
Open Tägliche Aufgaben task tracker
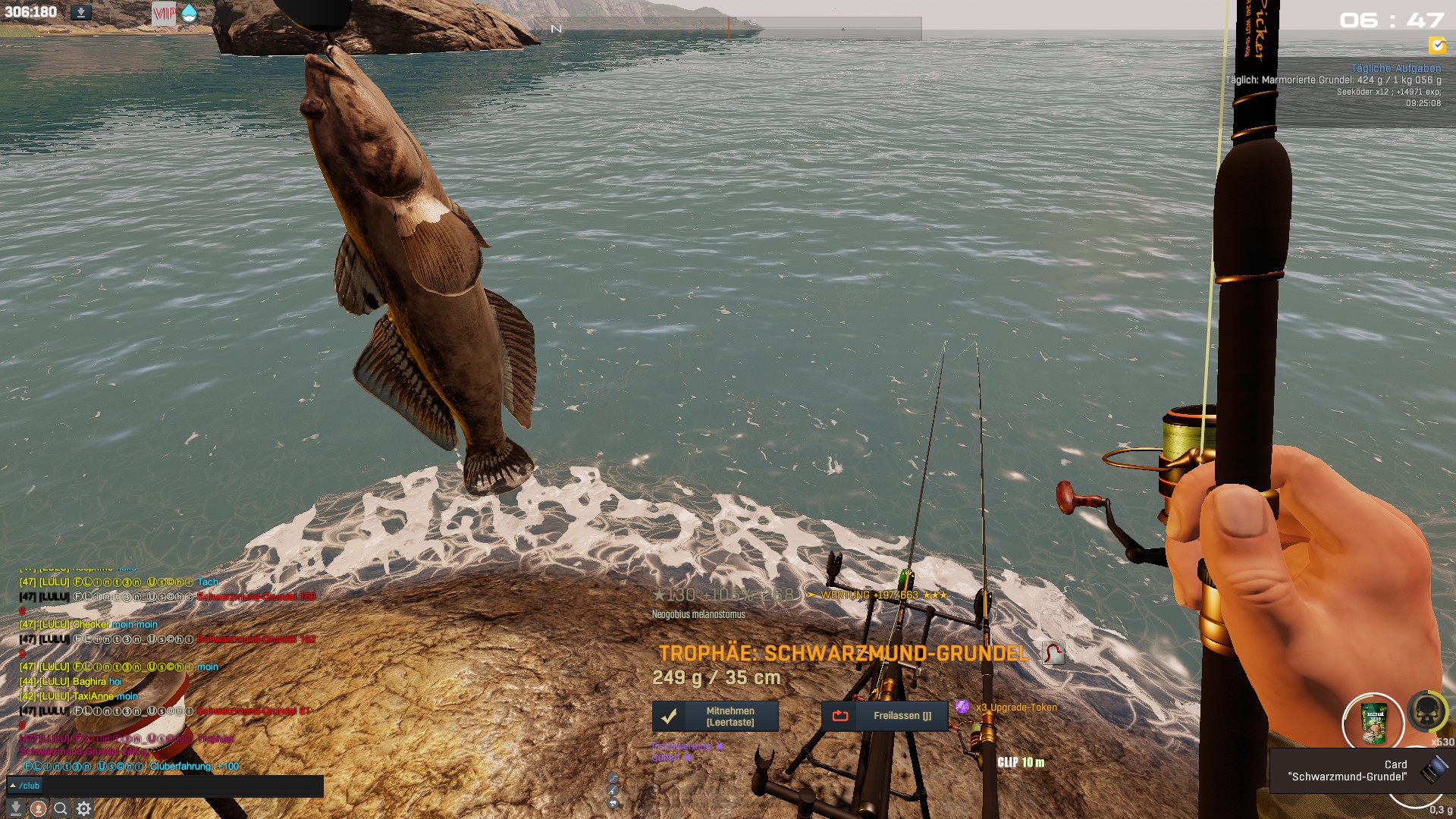[x=1395, y=68]
